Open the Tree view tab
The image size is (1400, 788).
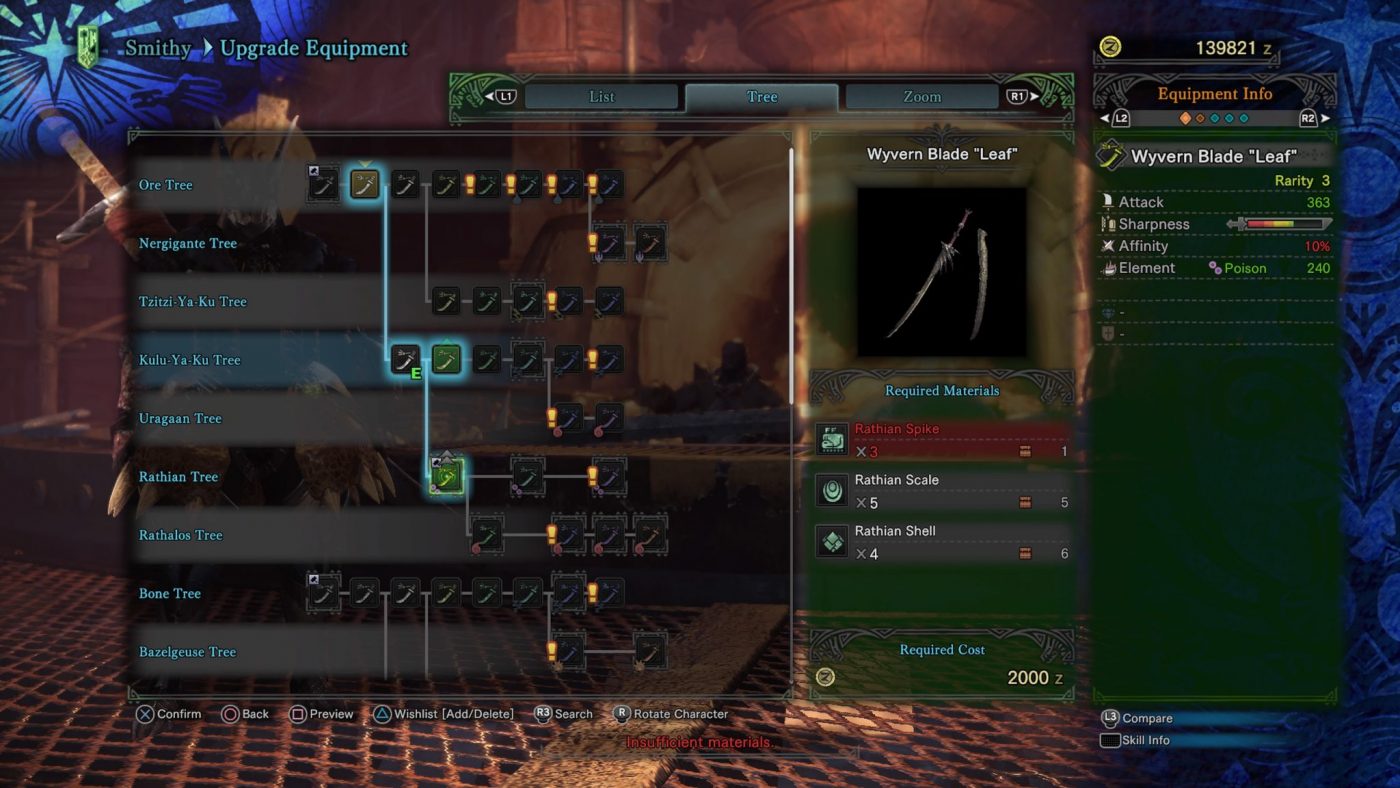click(x=761, y=97)
